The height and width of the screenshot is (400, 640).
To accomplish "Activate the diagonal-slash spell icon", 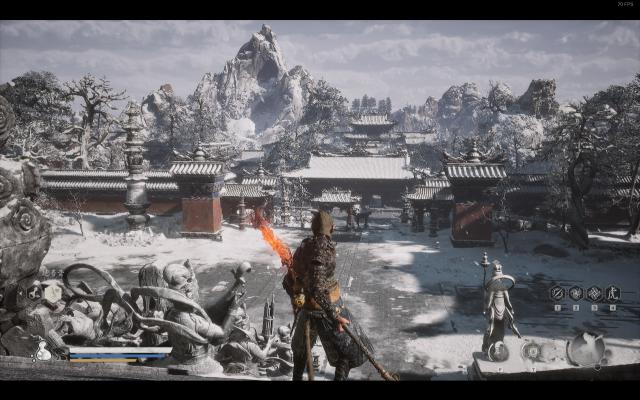I will tap(557, 293).
